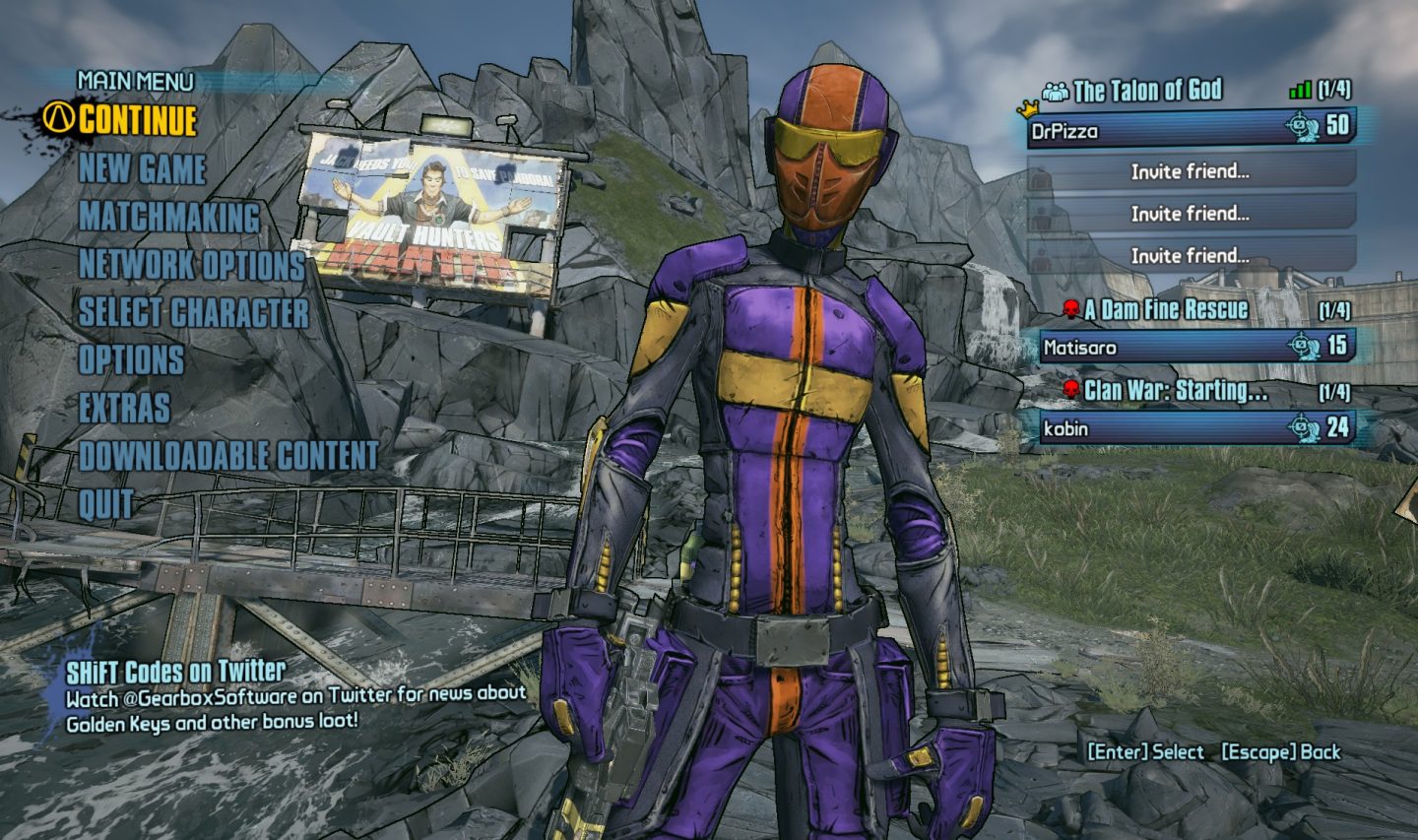Open DOWNLOADABLE CONTENT
Screen dimensions: 1418x840
click(228, 456)
